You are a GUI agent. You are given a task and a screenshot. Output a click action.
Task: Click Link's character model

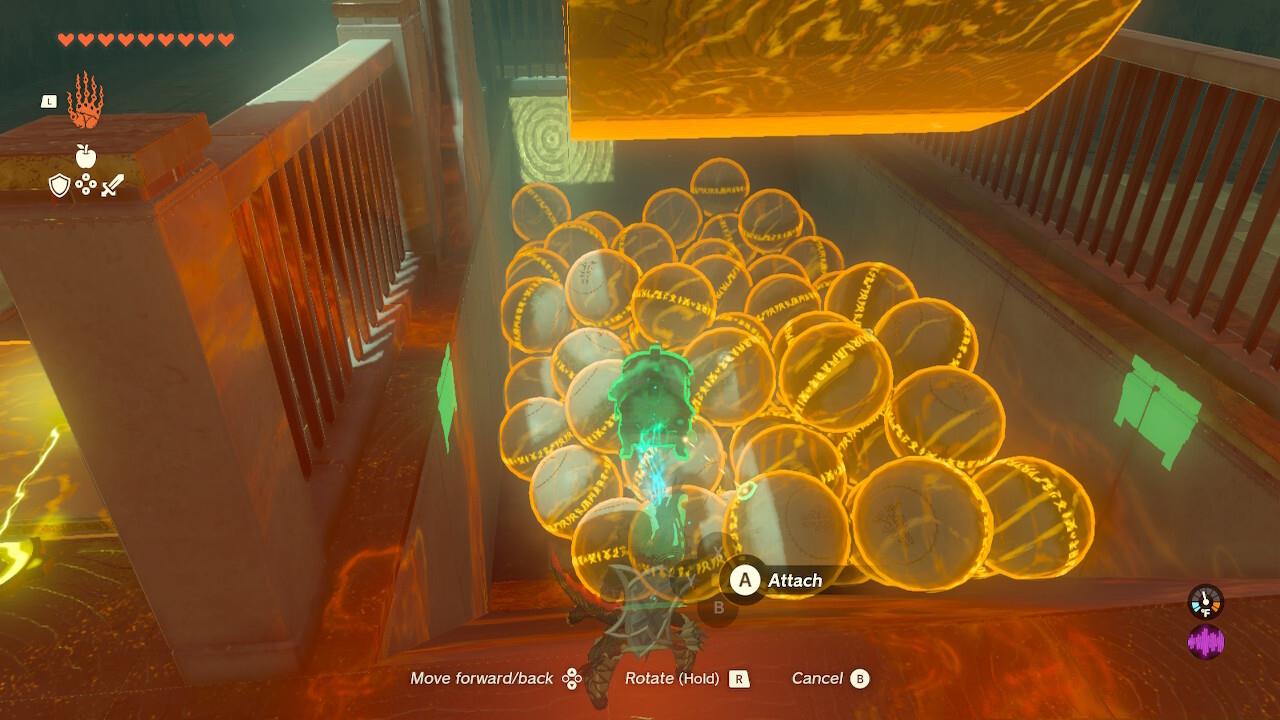tap(640, 620)
